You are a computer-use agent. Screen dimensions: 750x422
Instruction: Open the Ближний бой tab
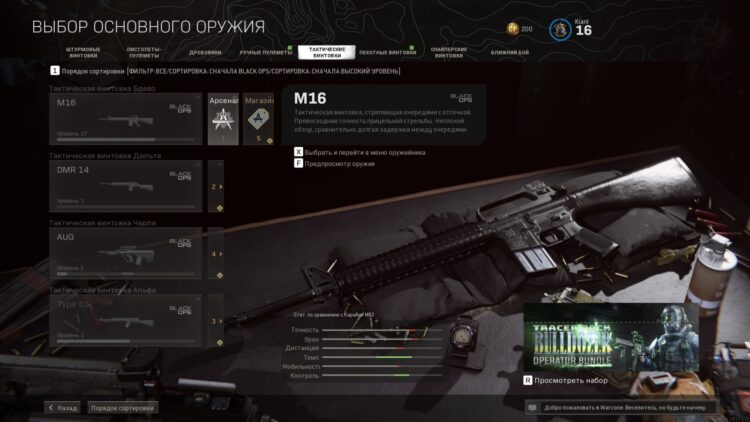(510, 52)
